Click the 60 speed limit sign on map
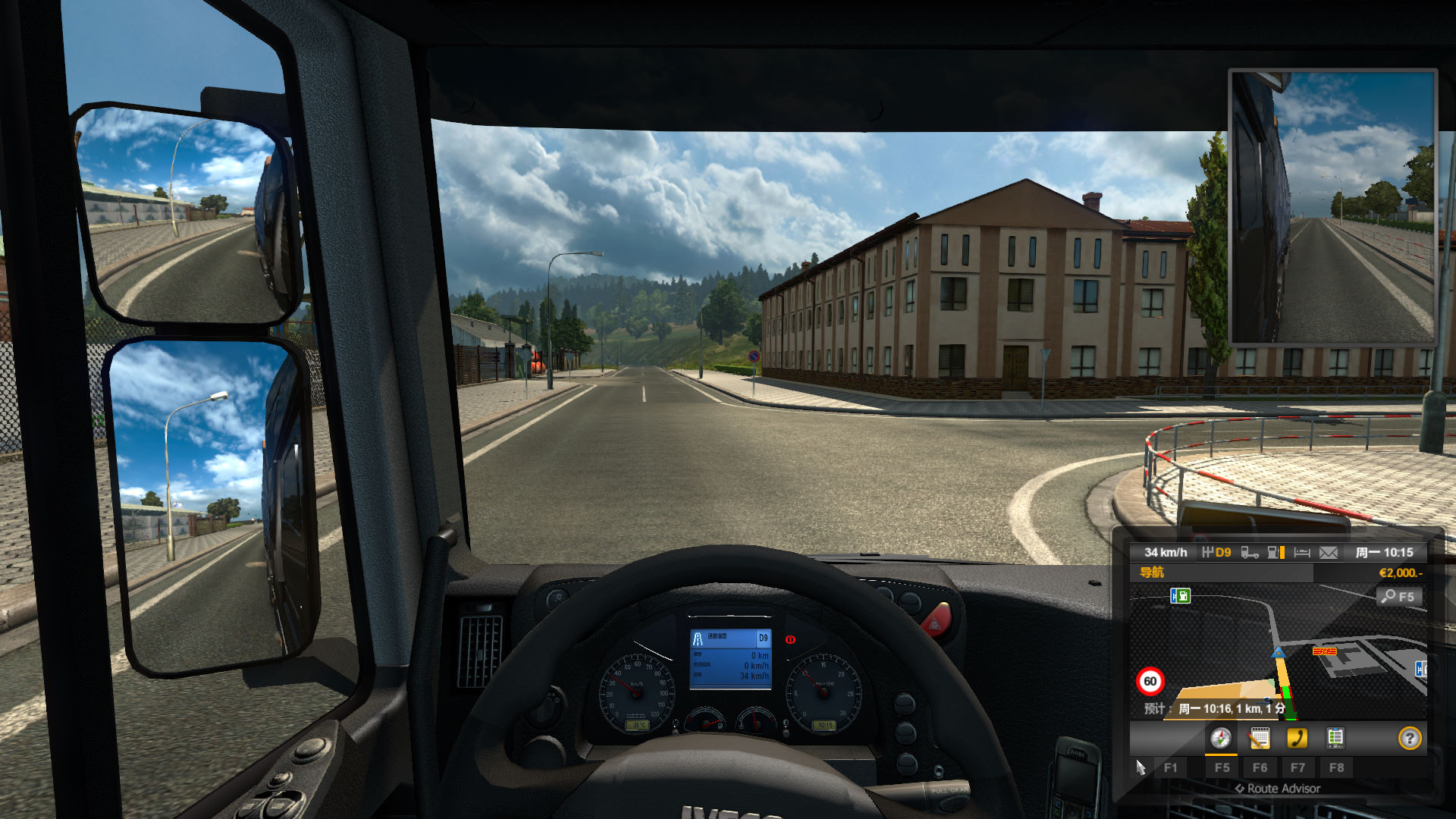Image resolution: width=1456 pixels, height=819 pixels. [x=1150, y=680]
